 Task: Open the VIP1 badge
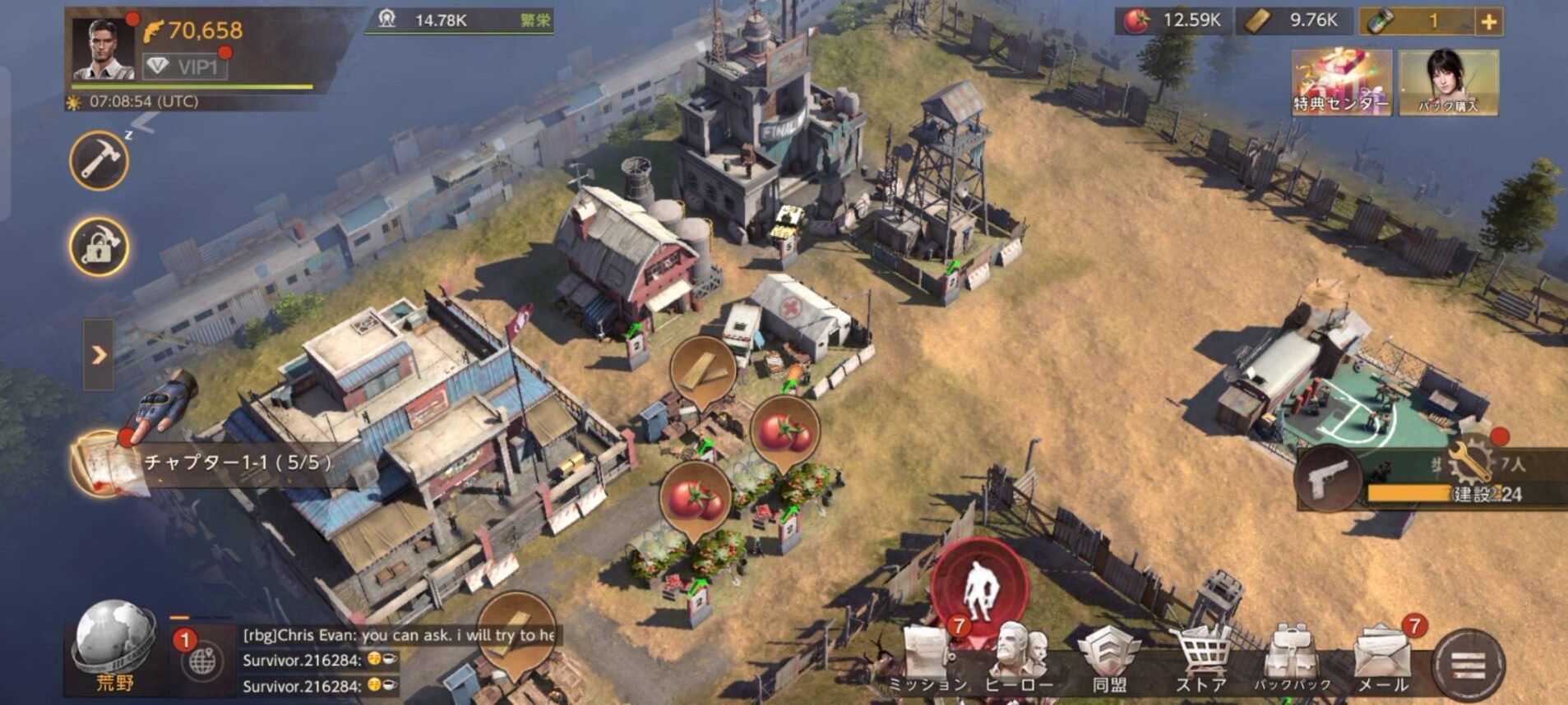point(185,66)
